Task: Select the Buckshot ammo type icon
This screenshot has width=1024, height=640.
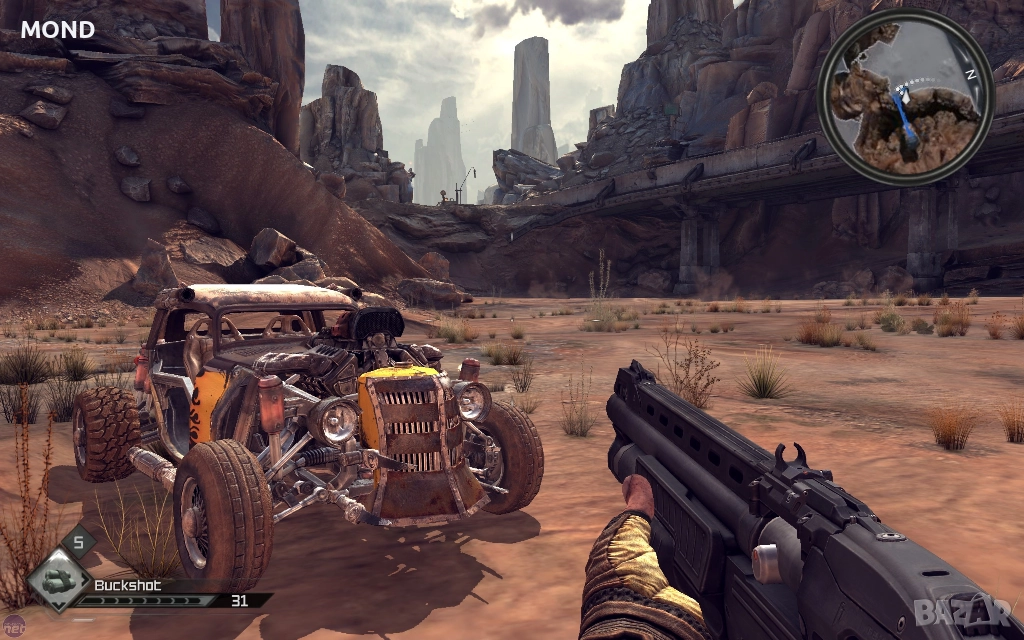Action: point(58,580)
